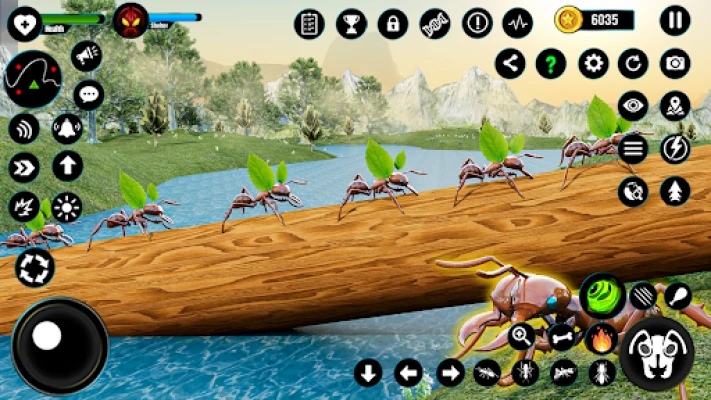Click the exclamation mark alert icon
The width and height of the screenshot is (711, 400).
477,23
